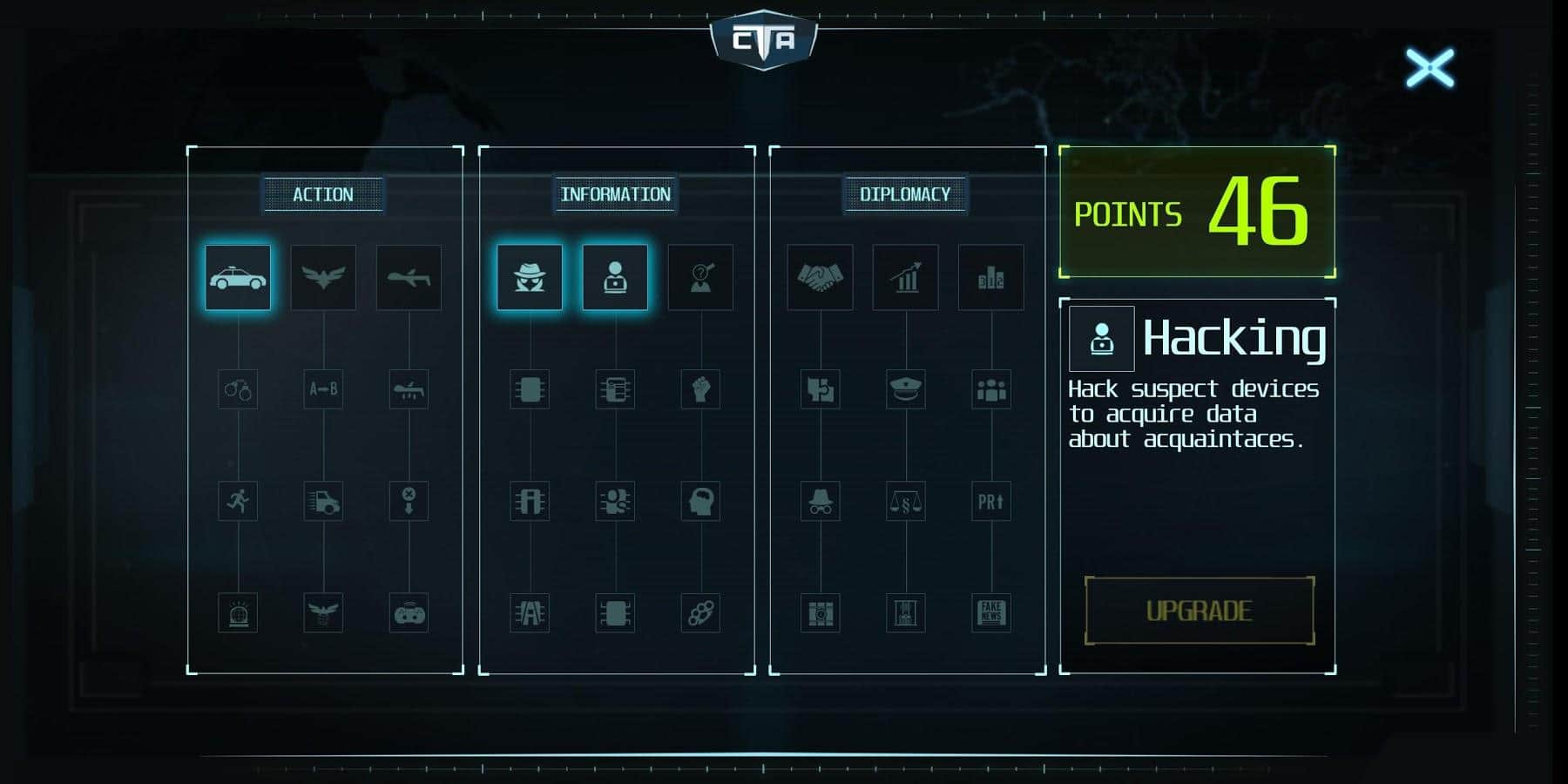This screenshot has height=784, width=1568.
Task: Select the spy with hat skill
Action: pyautogui.click(x=530, y=278)
